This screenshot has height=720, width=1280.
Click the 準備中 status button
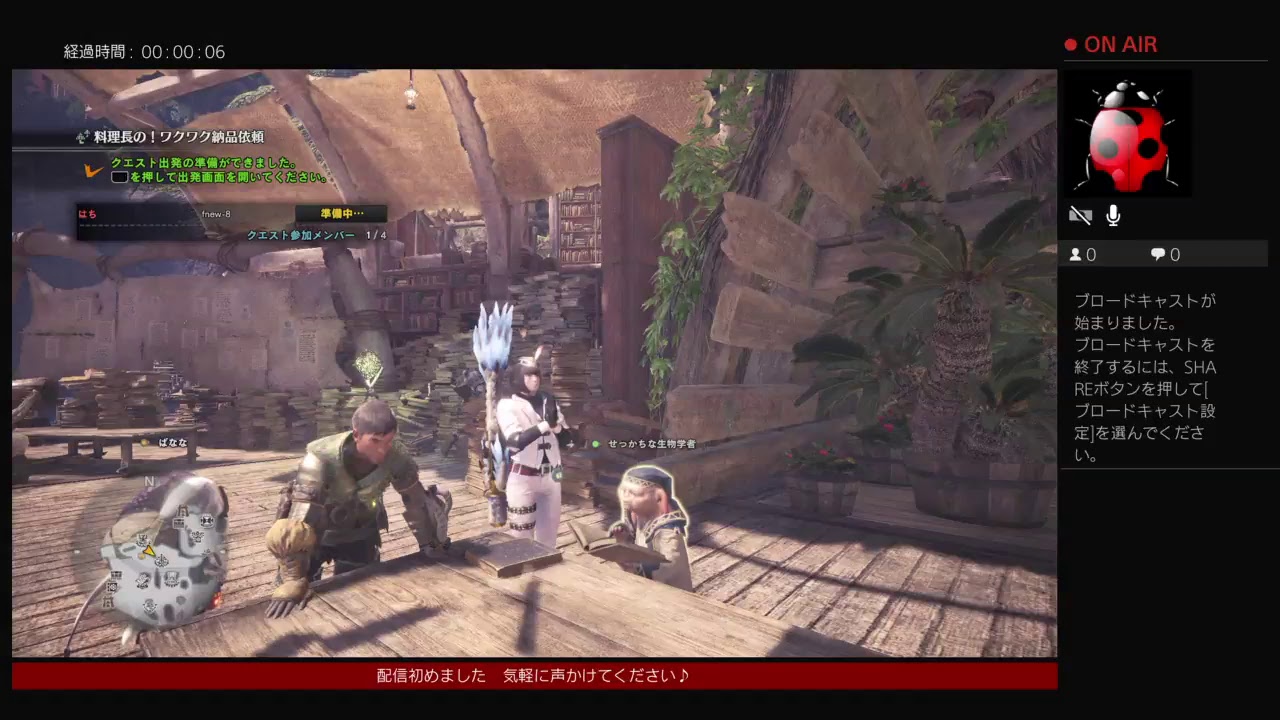tap(340, 212)
